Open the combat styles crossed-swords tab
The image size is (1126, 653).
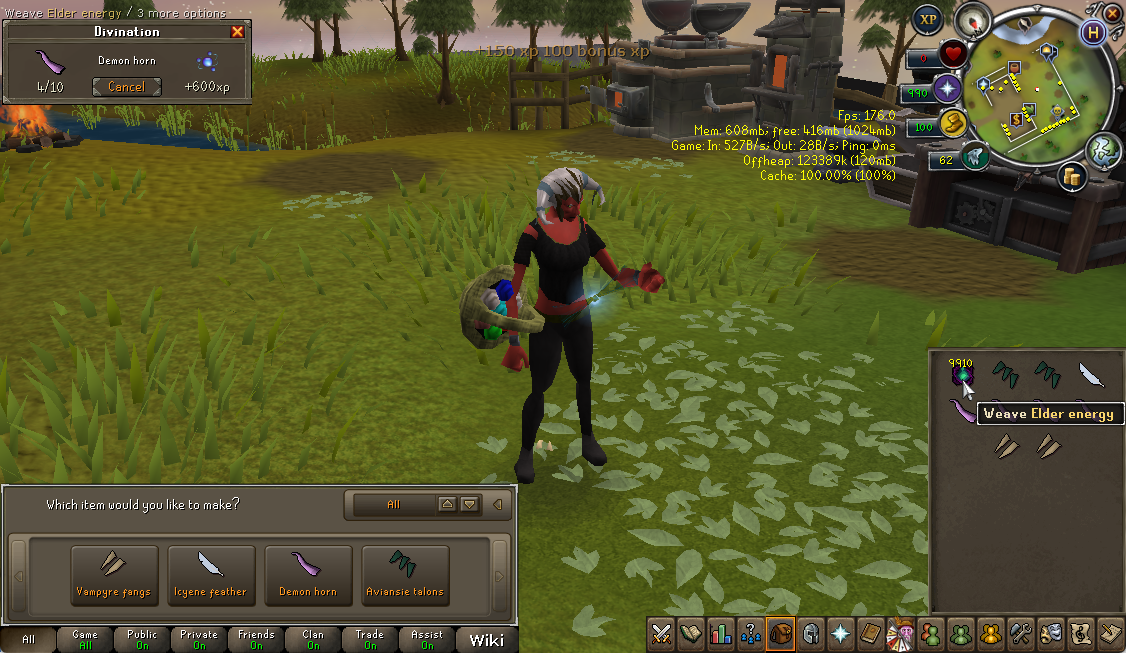pos(661,633)
